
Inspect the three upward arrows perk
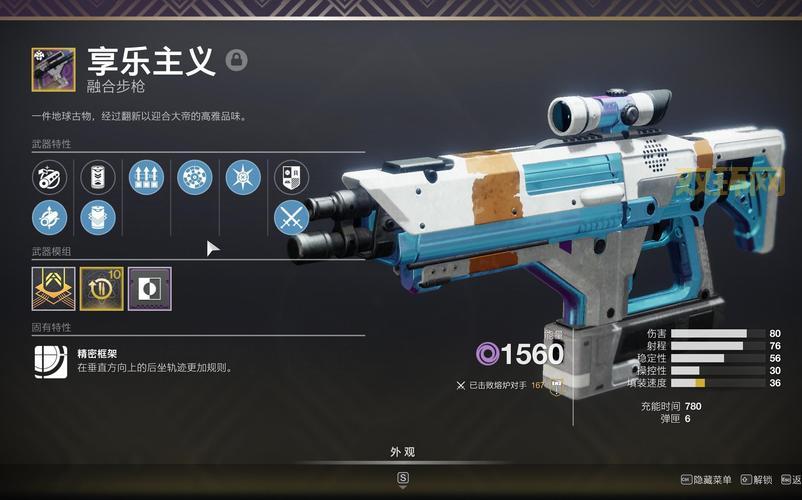coord(146,178)
